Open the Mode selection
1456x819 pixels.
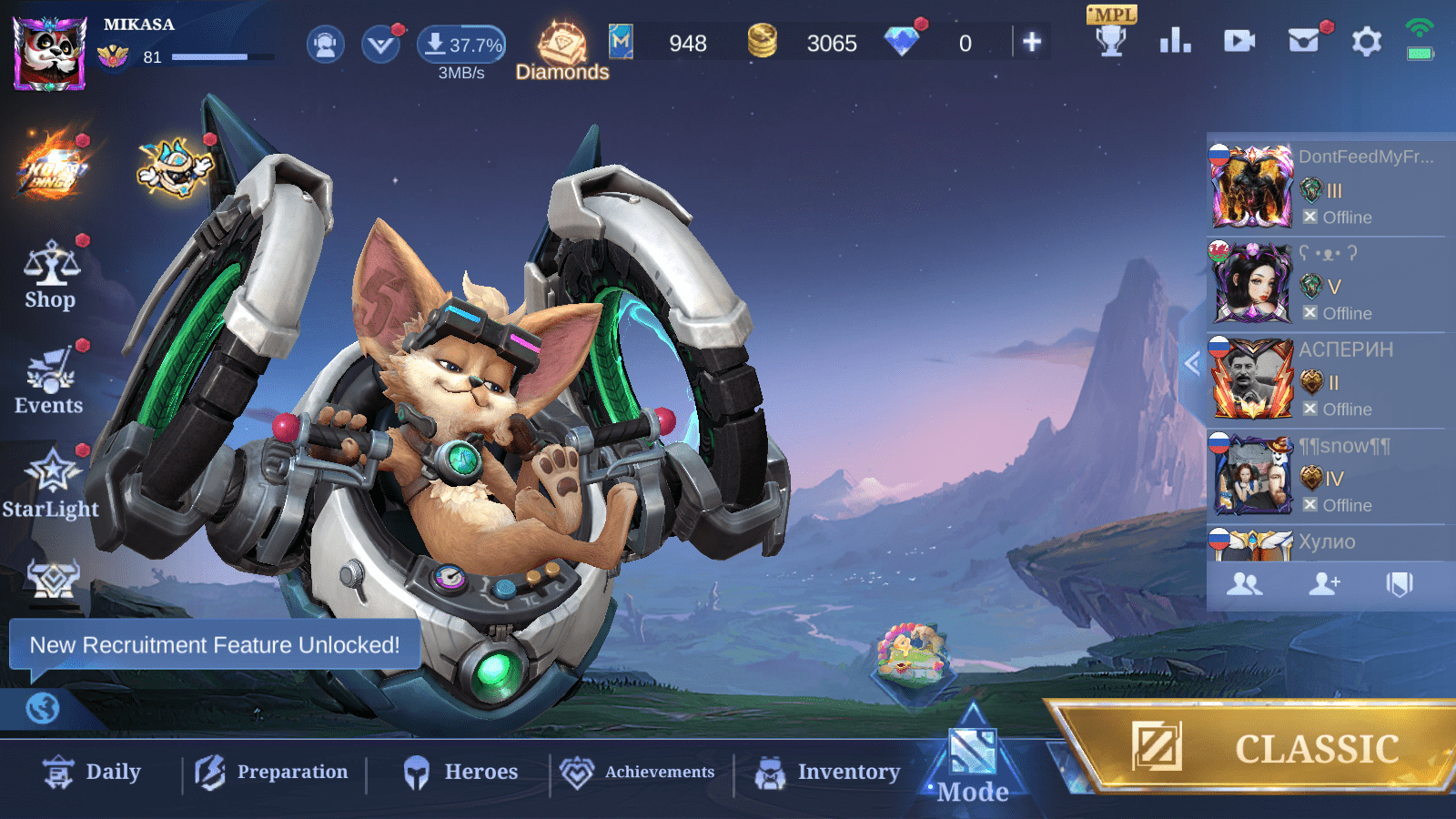pyautogui.click(x=973, y=764)
